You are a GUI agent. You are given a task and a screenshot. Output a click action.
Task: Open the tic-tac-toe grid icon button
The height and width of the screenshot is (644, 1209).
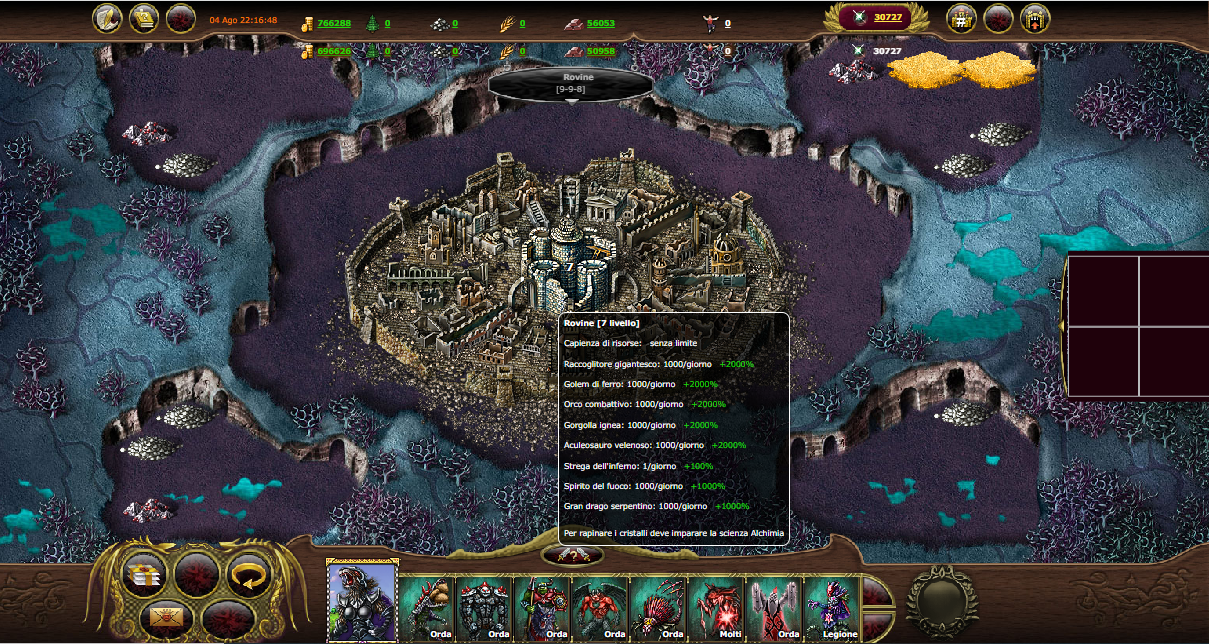point(961,18)
